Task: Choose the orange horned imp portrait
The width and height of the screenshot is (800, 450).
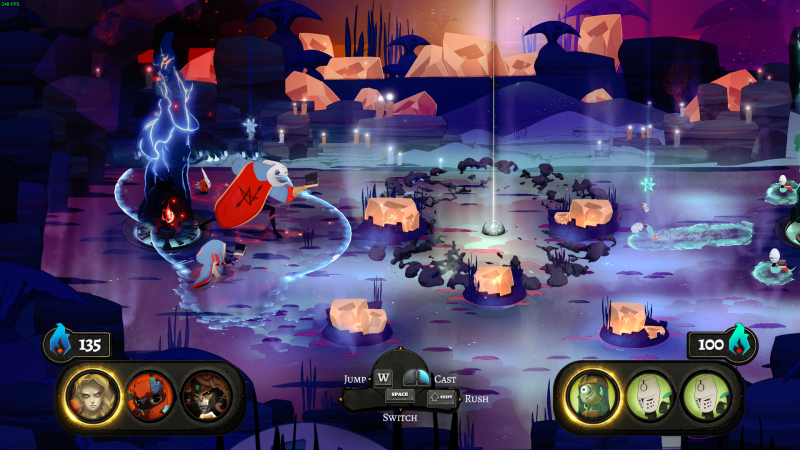Action: [x=149, y=395]
